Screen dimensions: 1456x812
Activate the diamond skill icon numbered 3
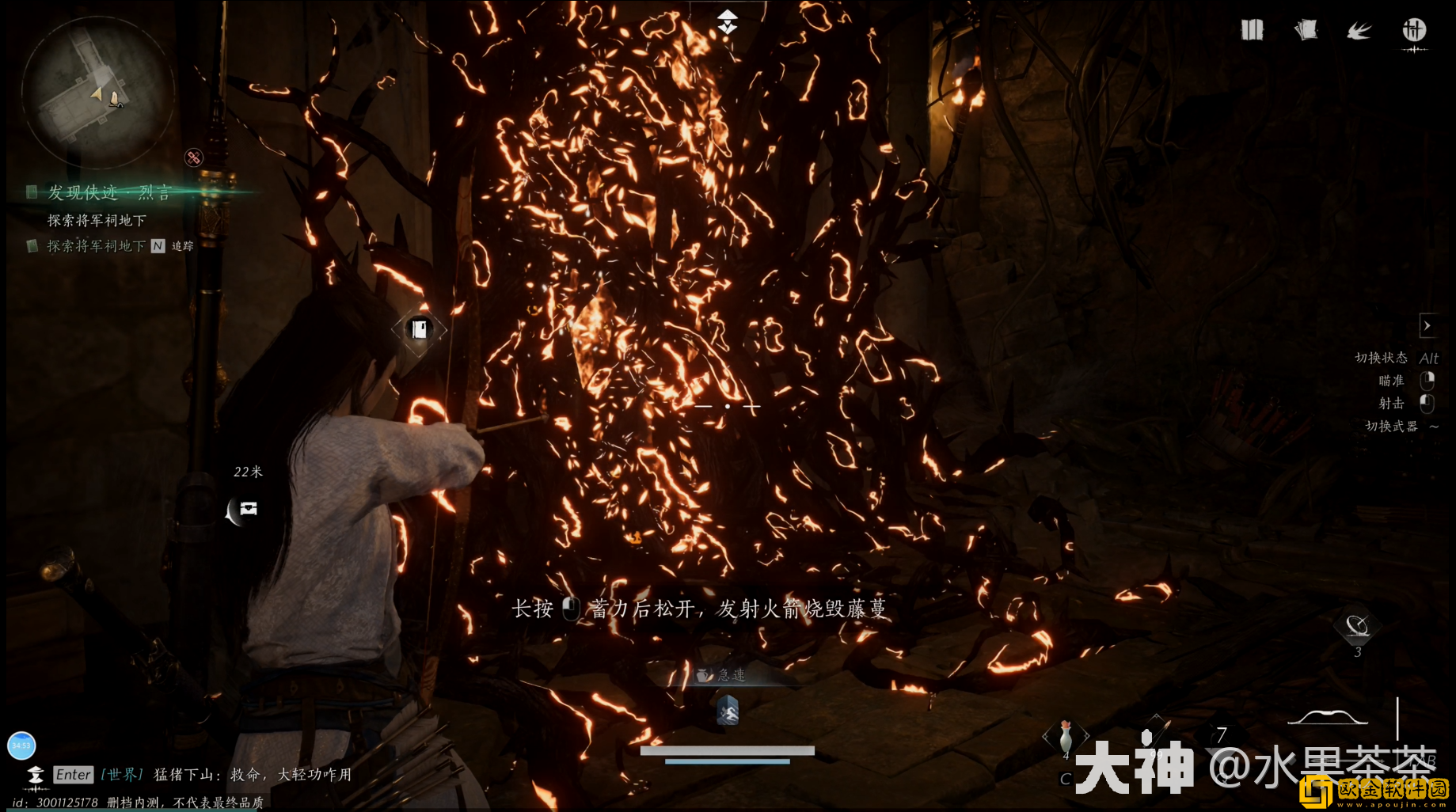1357,628
